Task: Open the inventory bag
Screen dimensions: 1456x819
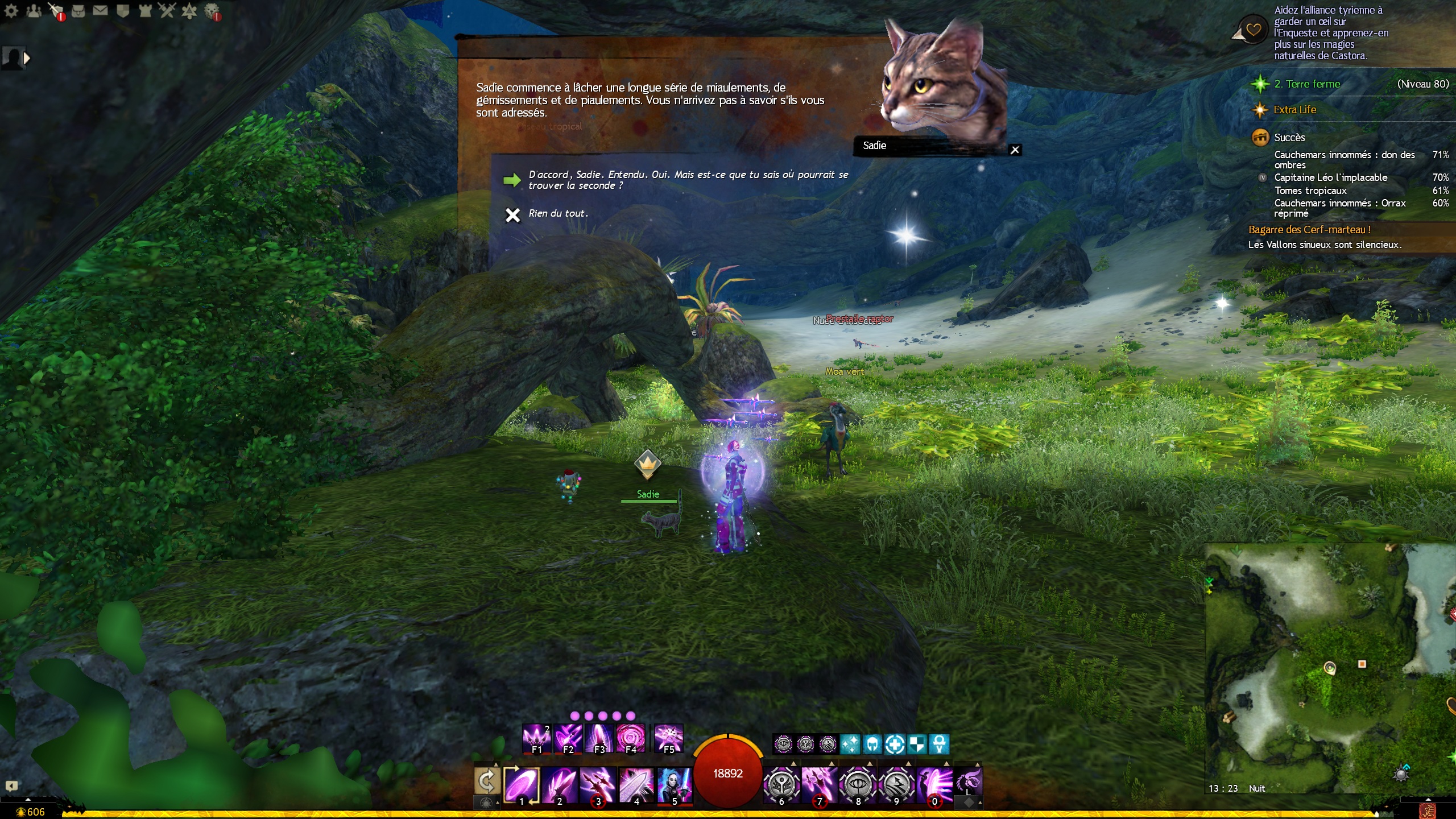Action: coord(78,11)
